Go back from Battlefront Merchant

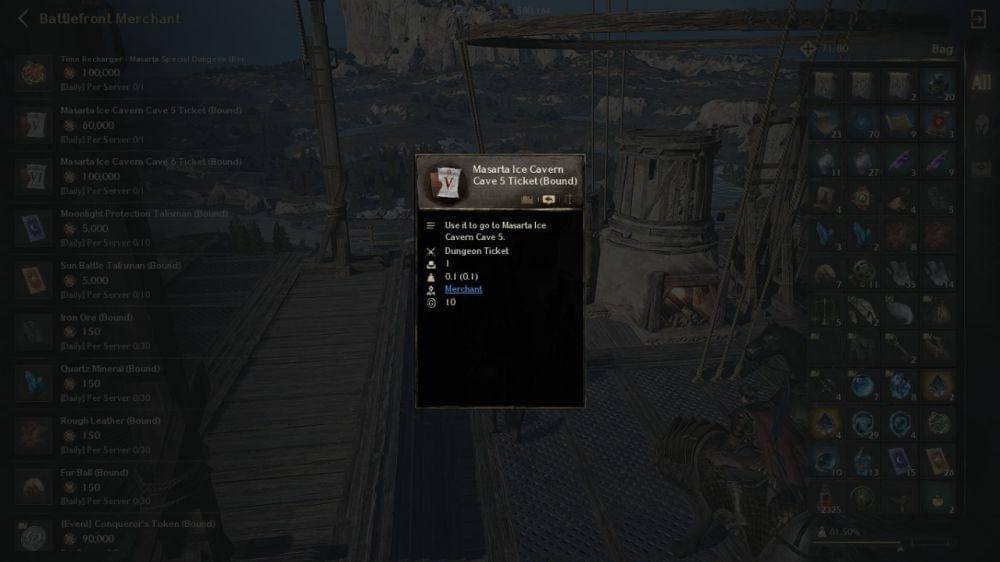23,18
